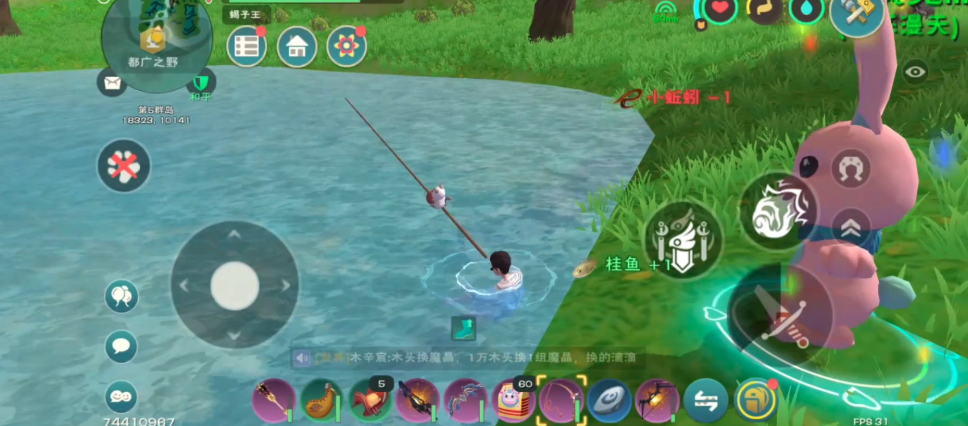Click the swap arrows hotbar button
The width and height of the screenshot is (968, 426).
706,401
